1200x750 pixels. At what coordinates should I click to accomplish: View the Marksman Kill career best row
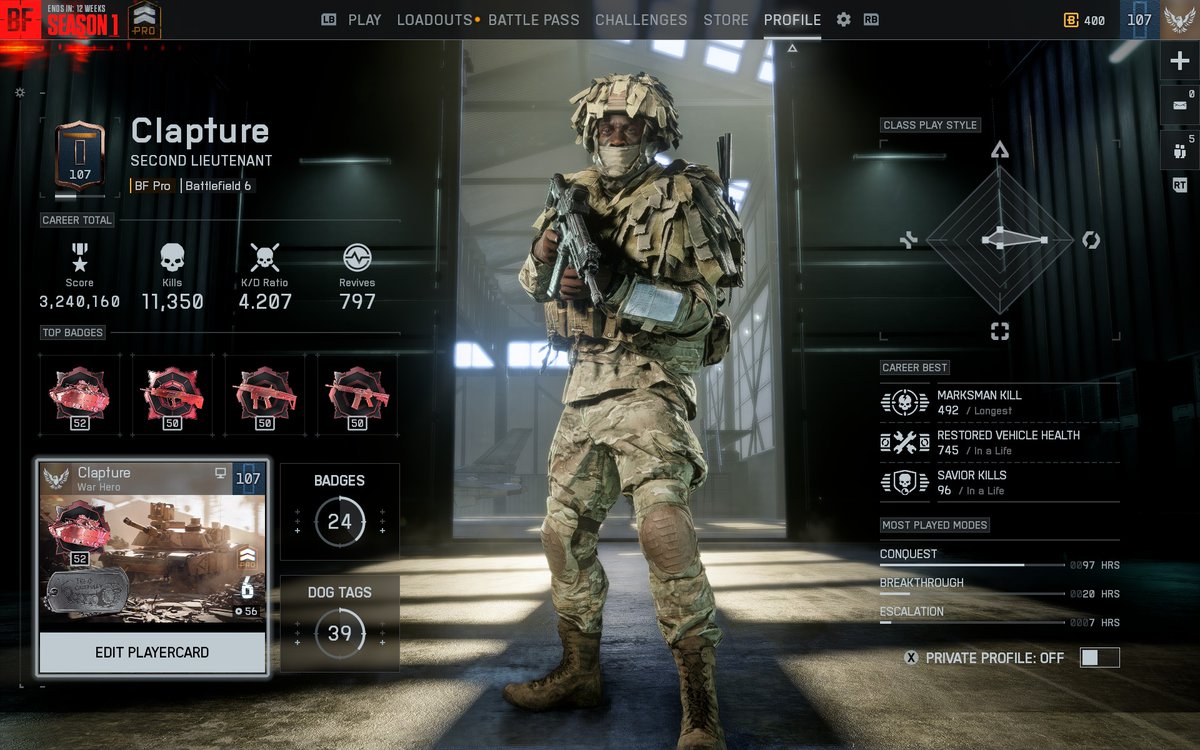coord(998,402)
